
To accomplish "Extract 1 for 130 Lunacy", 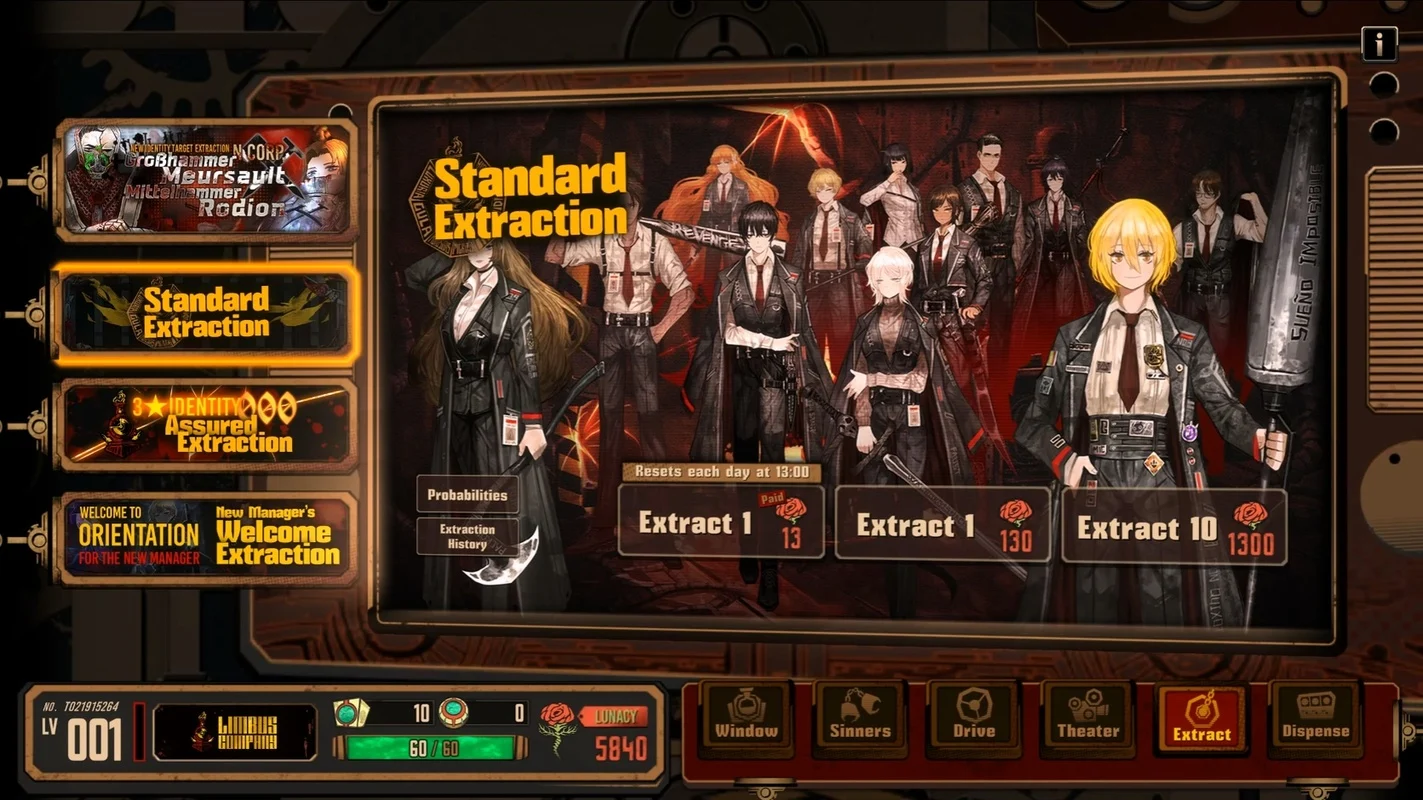I will pos(942,523).
